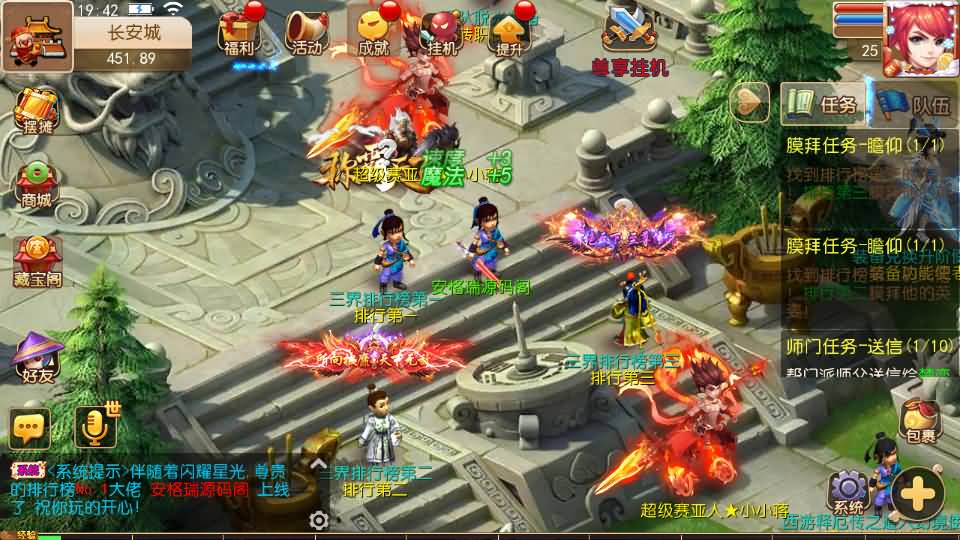
Task: Open chat settings gear icon
Action: 319,520
